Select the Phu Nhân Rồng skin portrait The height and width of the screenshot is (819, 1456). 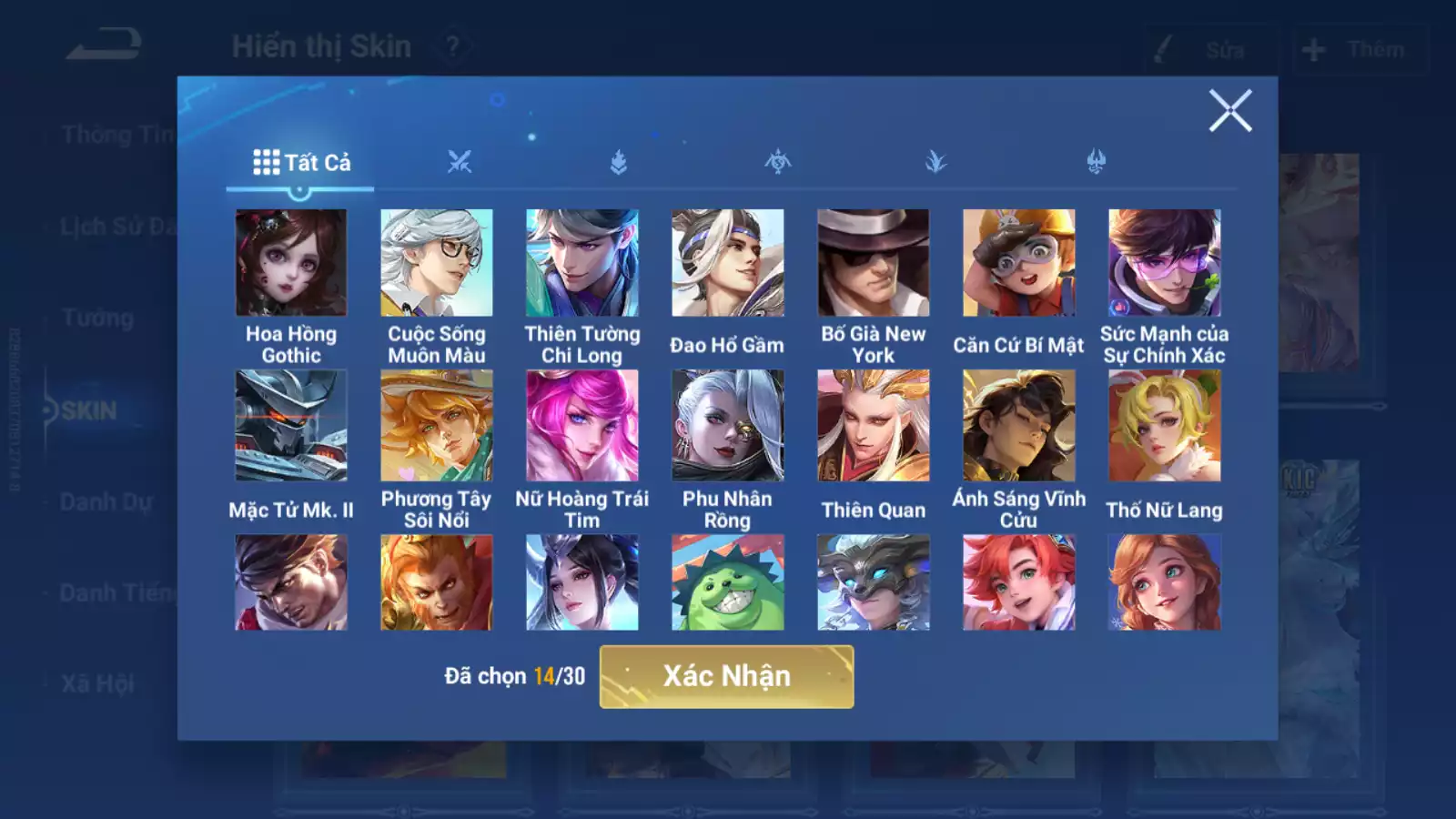[726, 425]
